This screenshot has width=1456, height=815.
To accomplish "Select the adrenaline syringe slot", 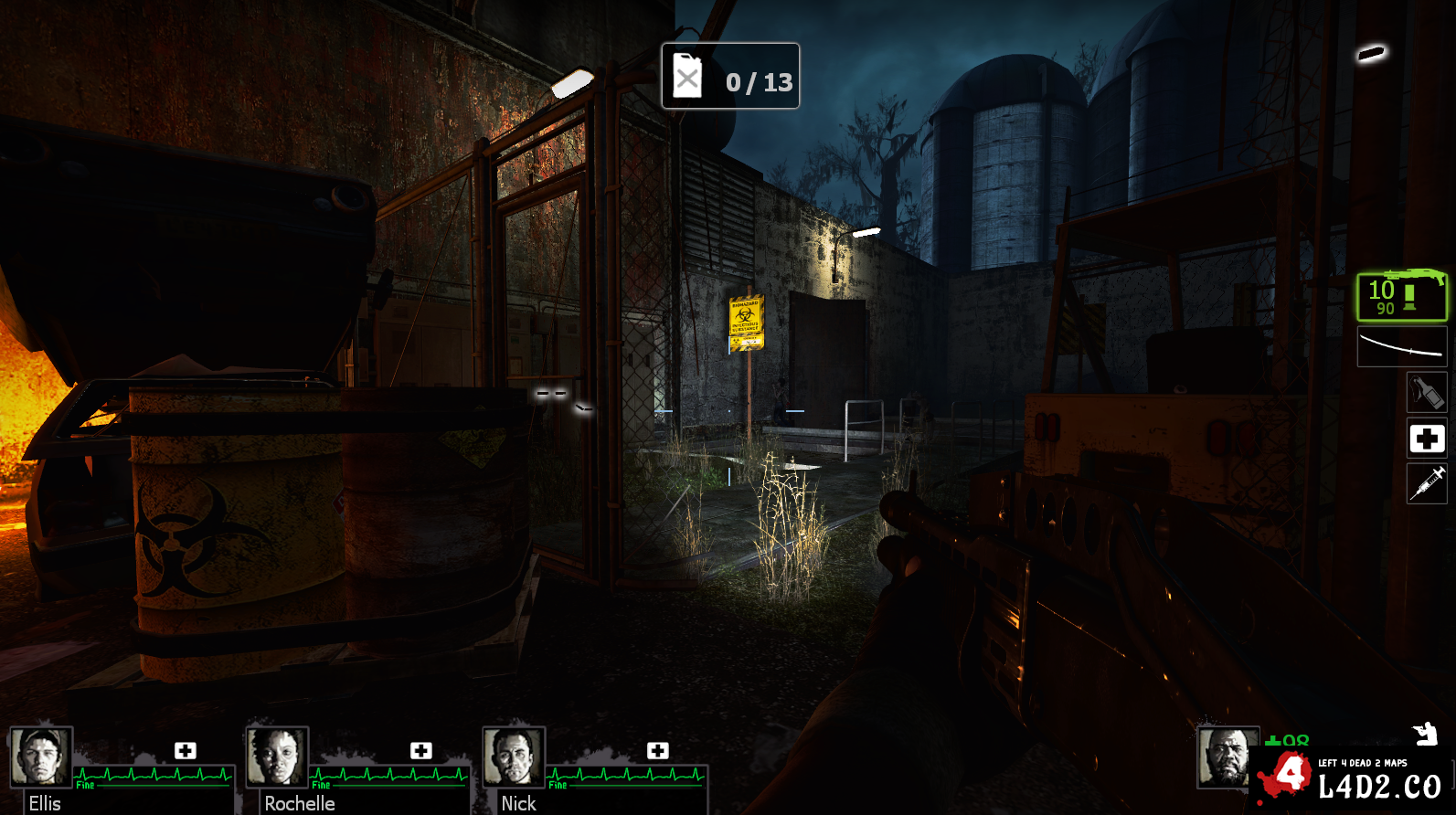I will pyautogui.click(x=1426, y=482).
